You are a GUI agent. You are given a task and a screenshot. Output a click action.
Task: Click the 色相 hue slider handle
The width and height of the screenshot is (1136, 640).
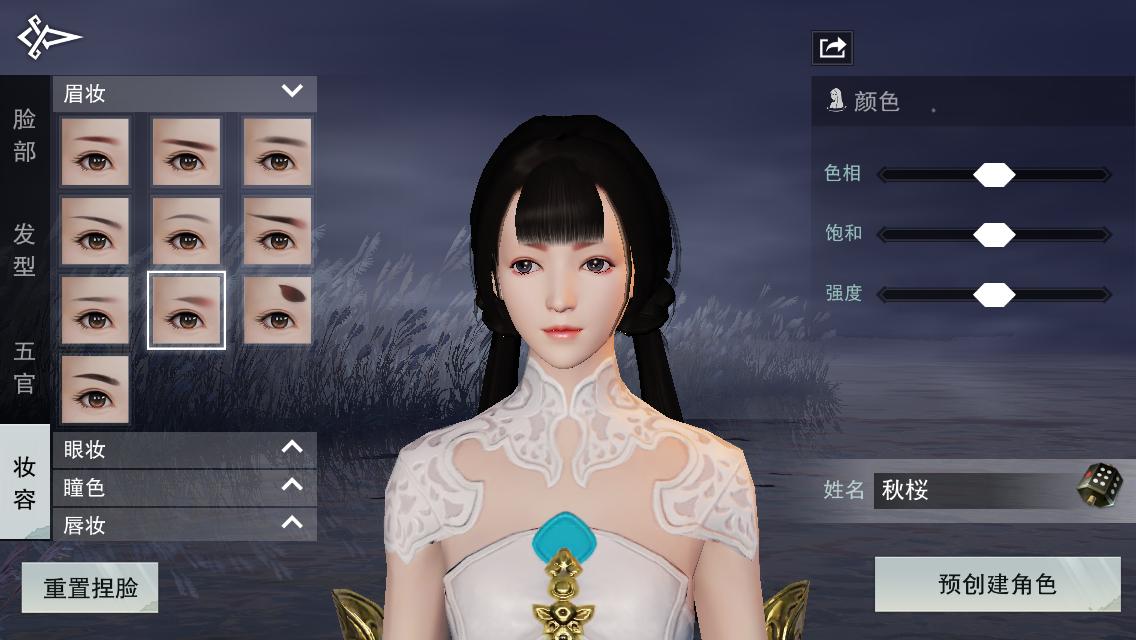coord(994,175)
